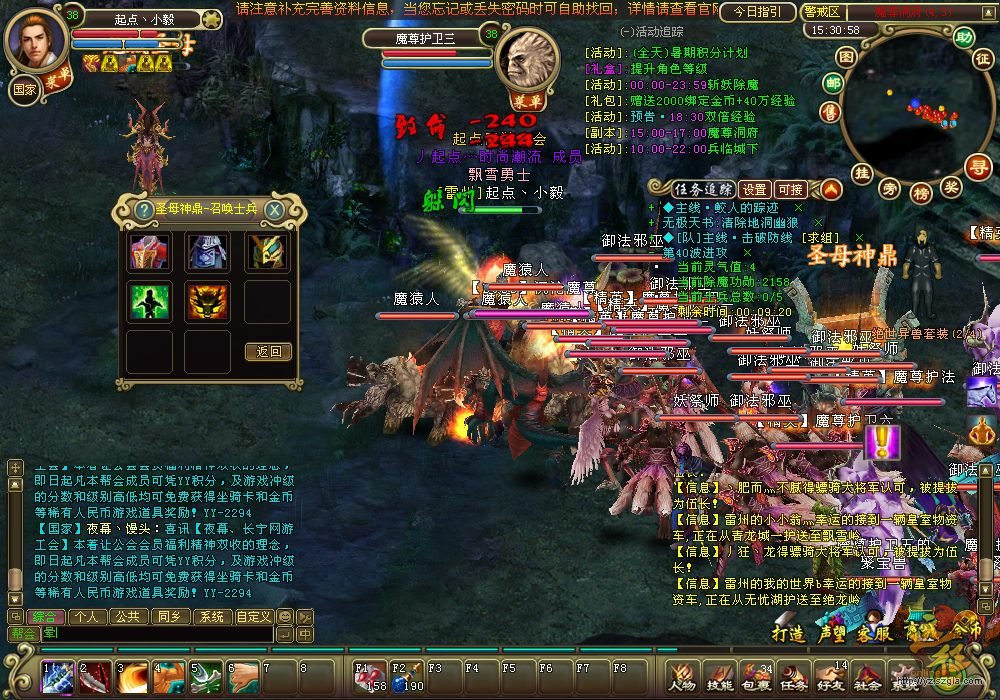Open 今日指引 daily guide
Screen dimensions: 1000x700
pos(758,12)
